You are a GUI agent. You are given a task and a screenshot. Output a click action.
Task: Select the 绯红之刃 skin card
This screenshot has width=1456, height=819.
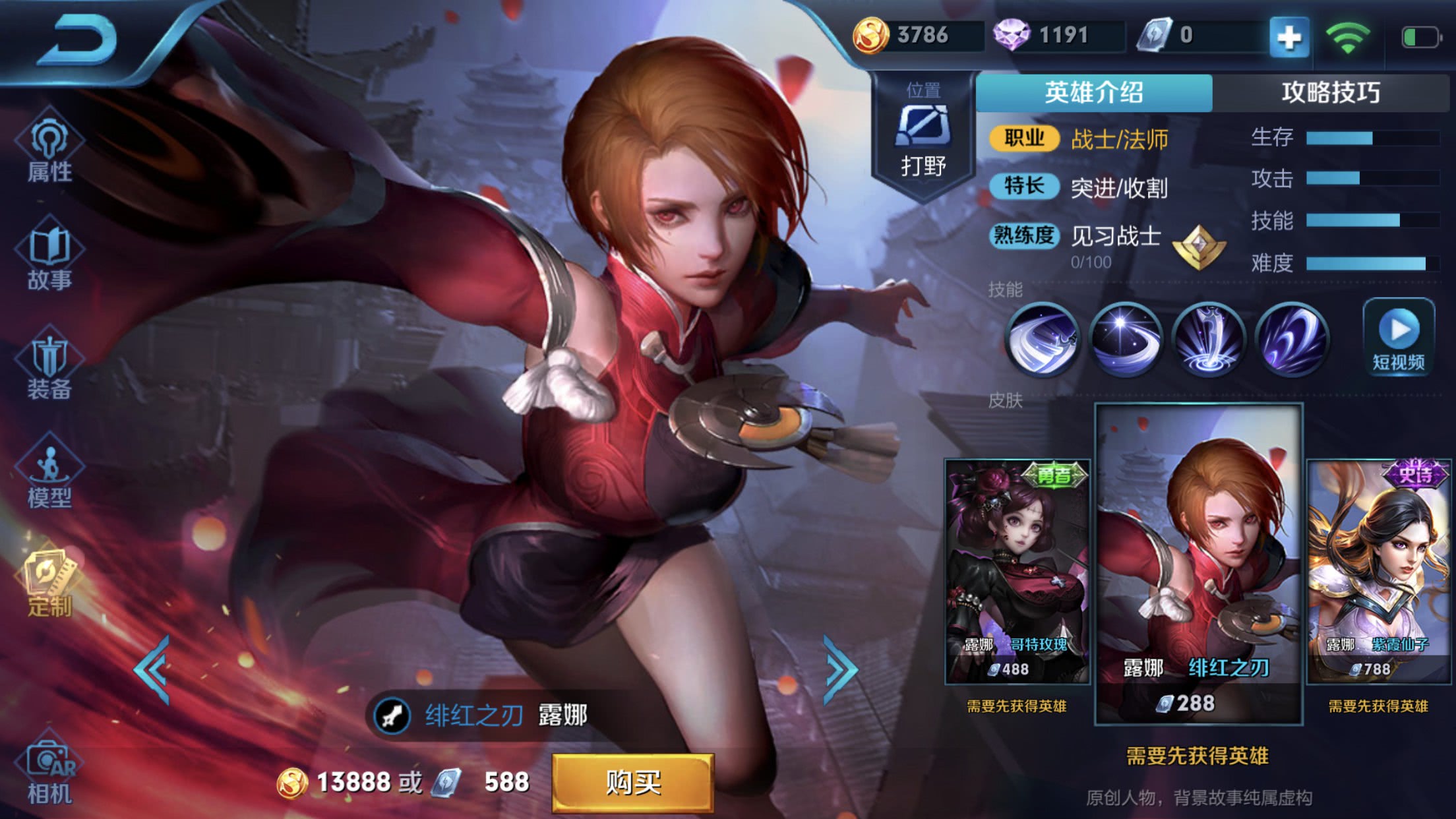1198,564
